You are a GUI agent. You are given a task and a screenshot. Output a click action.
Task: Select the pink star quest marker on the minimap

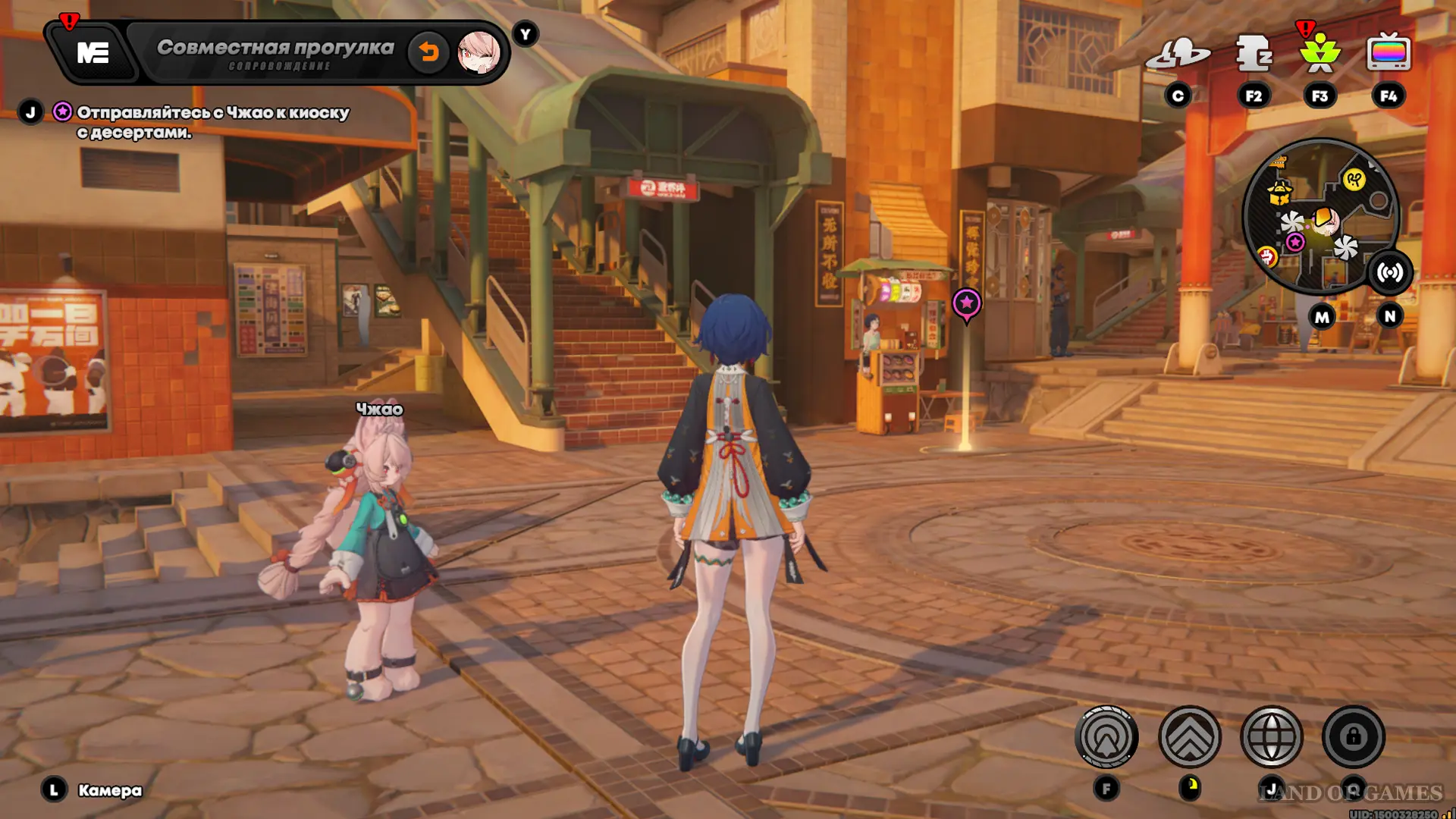[1295, 243]
